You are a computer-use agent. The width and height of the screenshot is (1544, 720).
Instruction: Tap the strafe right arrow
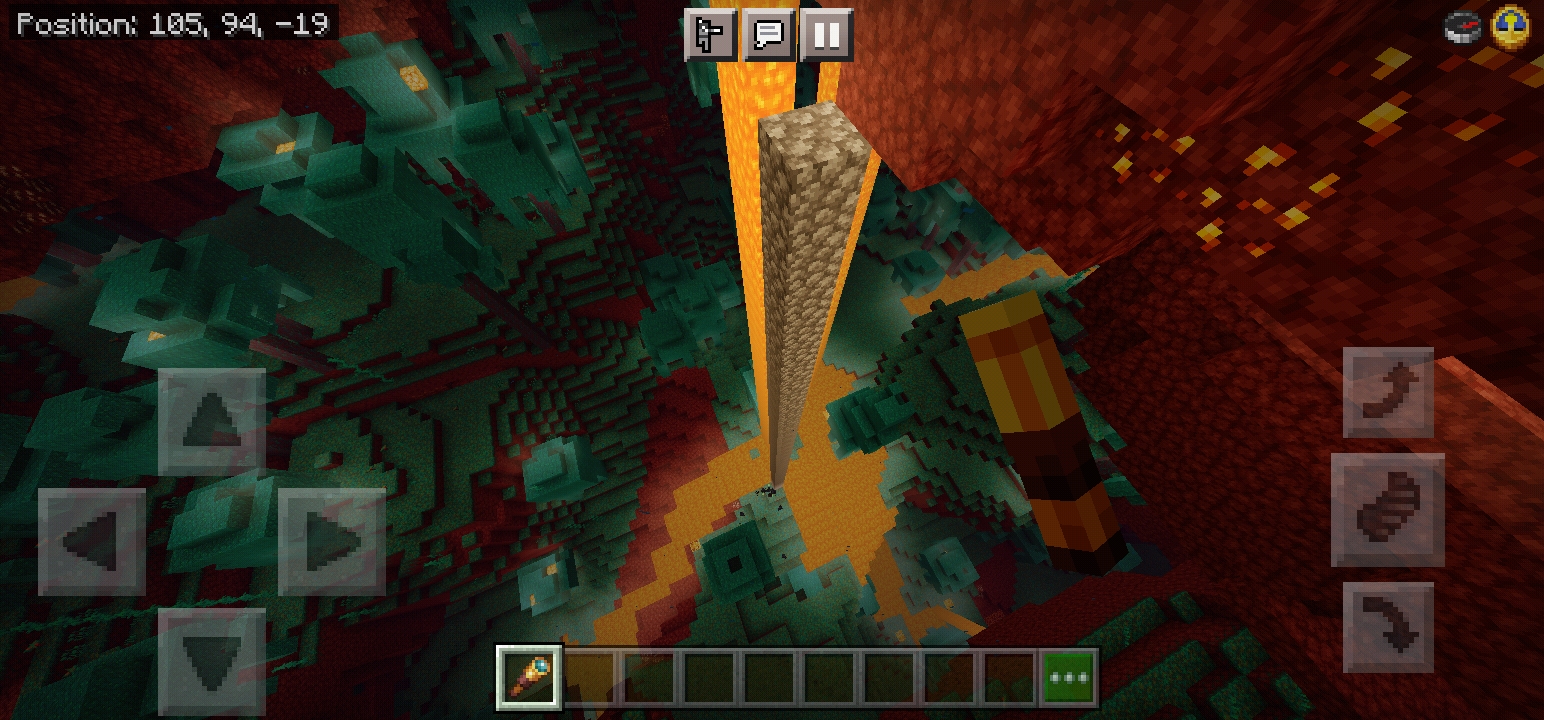point(332,541)
